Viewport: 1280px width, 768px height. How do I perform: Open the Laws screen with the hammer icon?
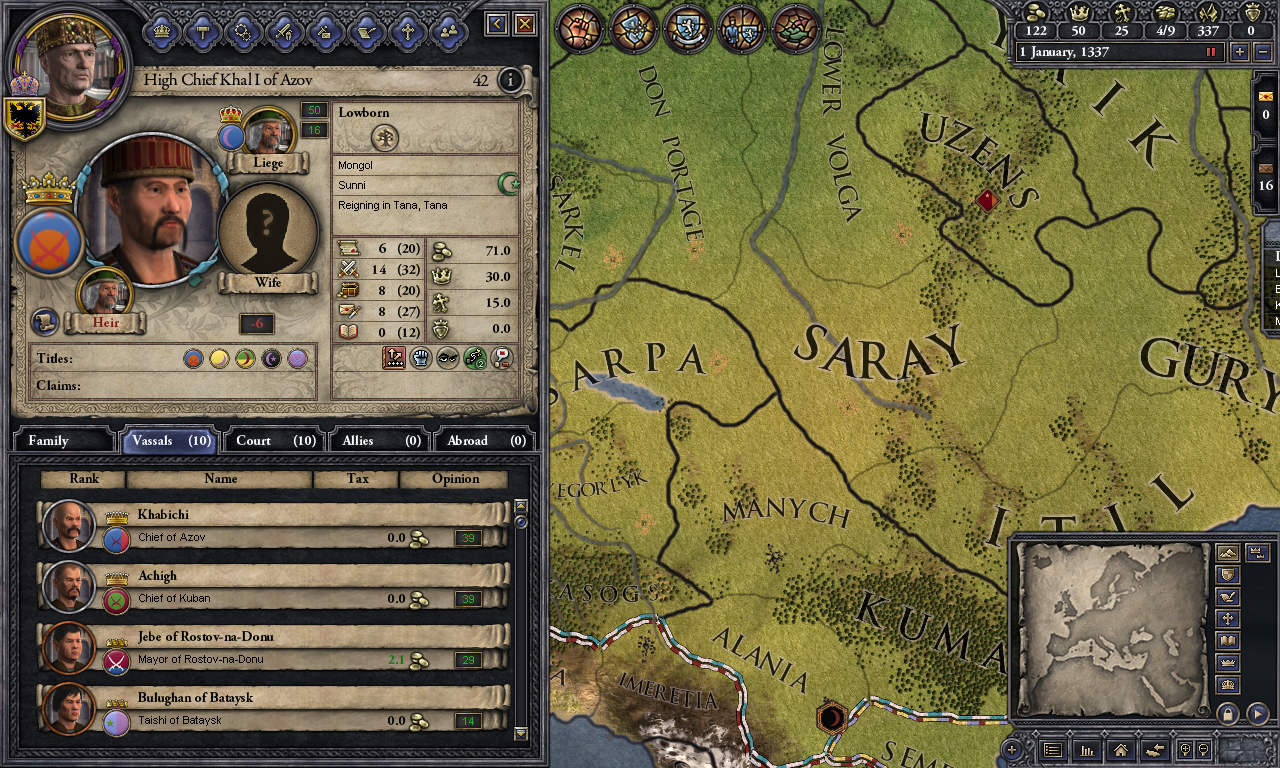tap(205, 32)
